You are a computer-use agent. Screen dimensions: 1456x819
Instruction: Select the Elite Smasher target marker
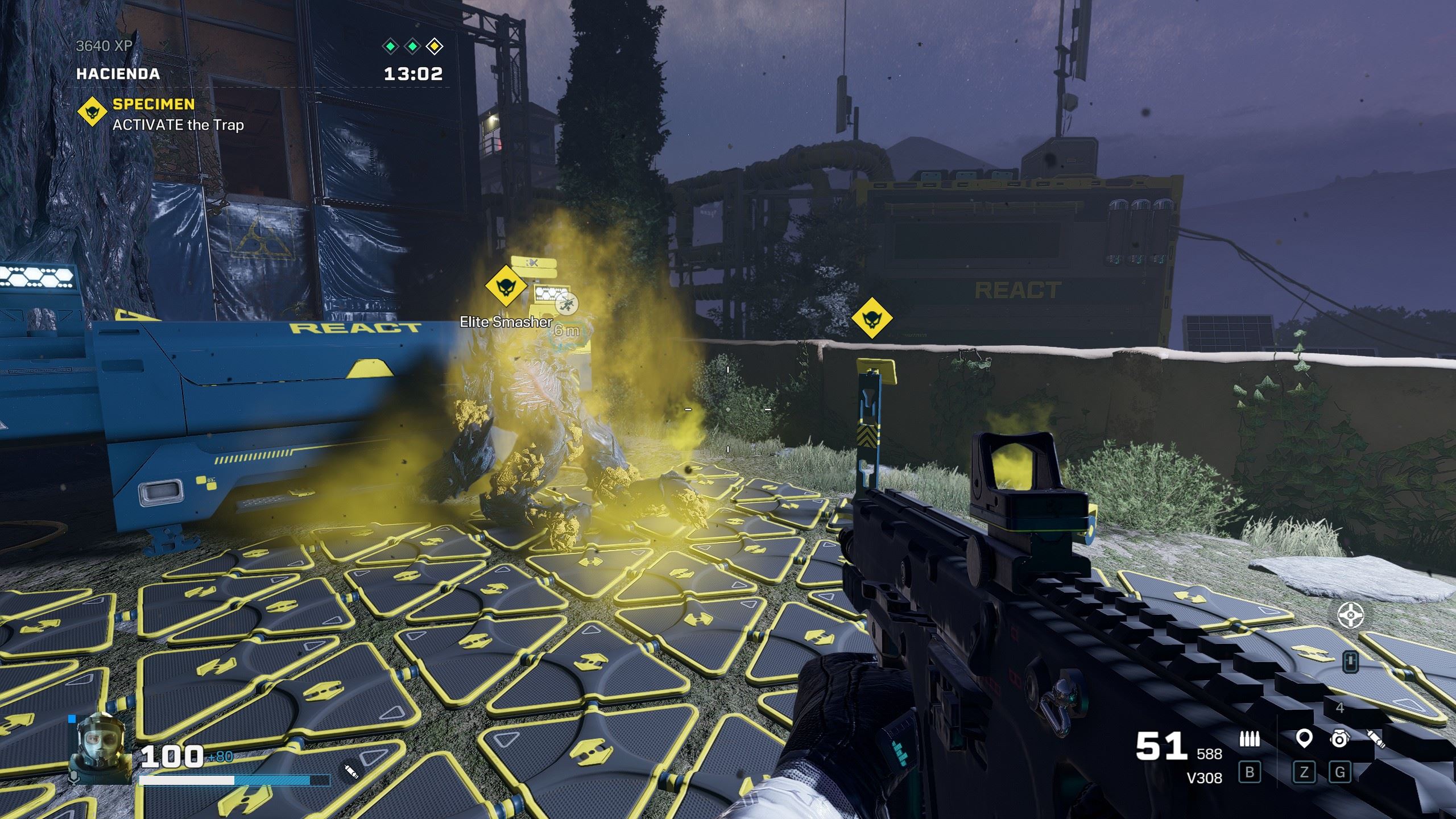click(506, 286)
